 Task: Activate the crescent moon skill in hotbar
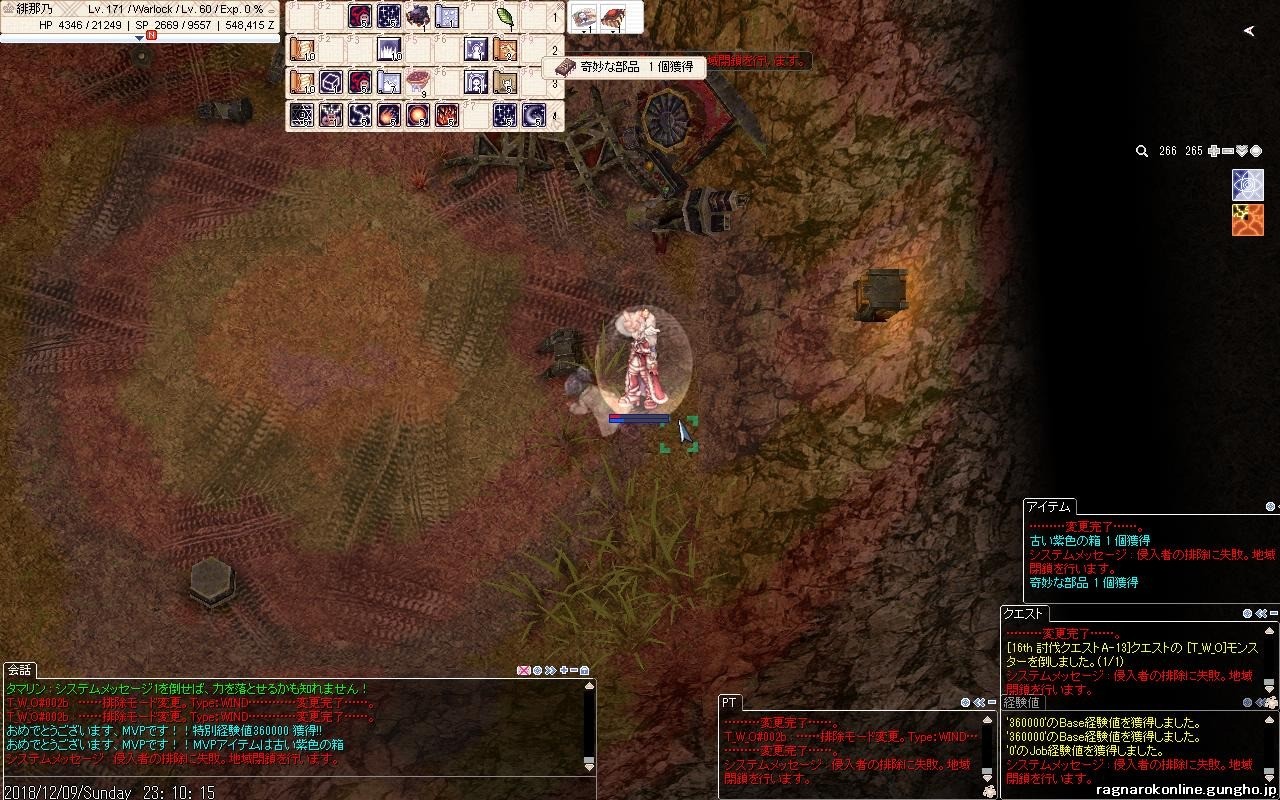tap(534, 115)
